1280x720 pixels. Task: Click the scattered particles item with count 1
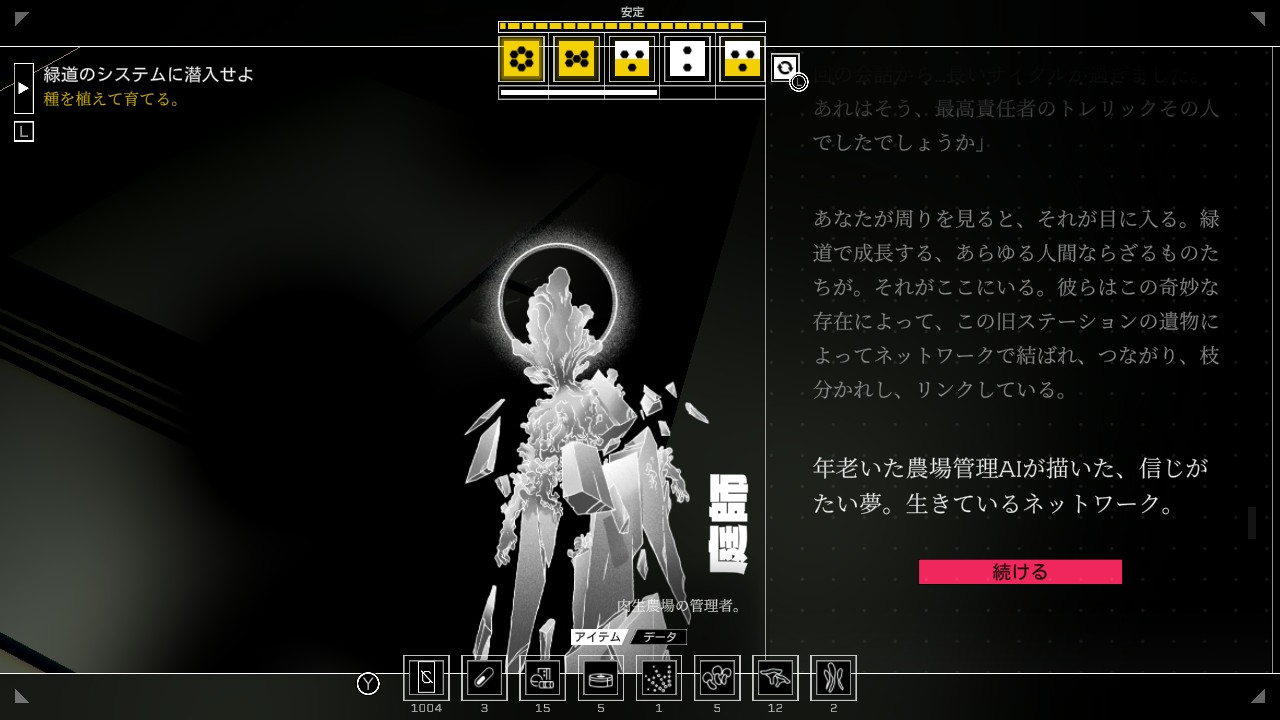[x=658, y=678]
